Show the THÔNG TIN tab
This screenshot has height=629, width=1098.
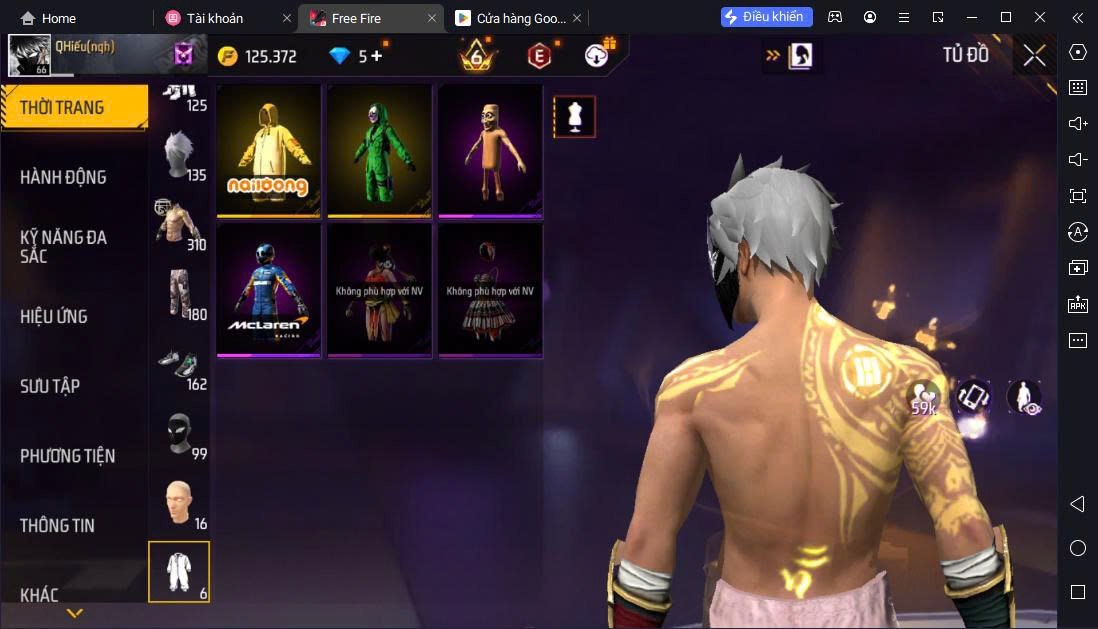[x=58, y=525]
